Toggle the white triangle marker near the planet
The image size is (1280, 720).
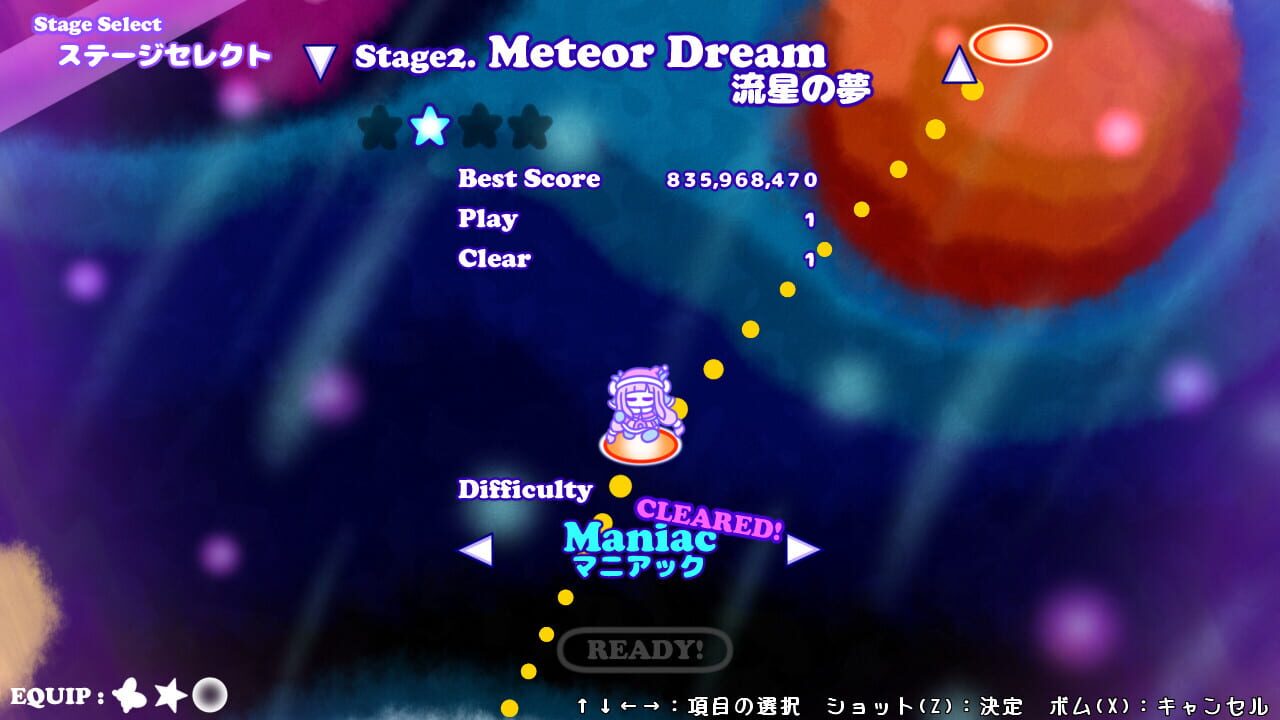point(957,66)
